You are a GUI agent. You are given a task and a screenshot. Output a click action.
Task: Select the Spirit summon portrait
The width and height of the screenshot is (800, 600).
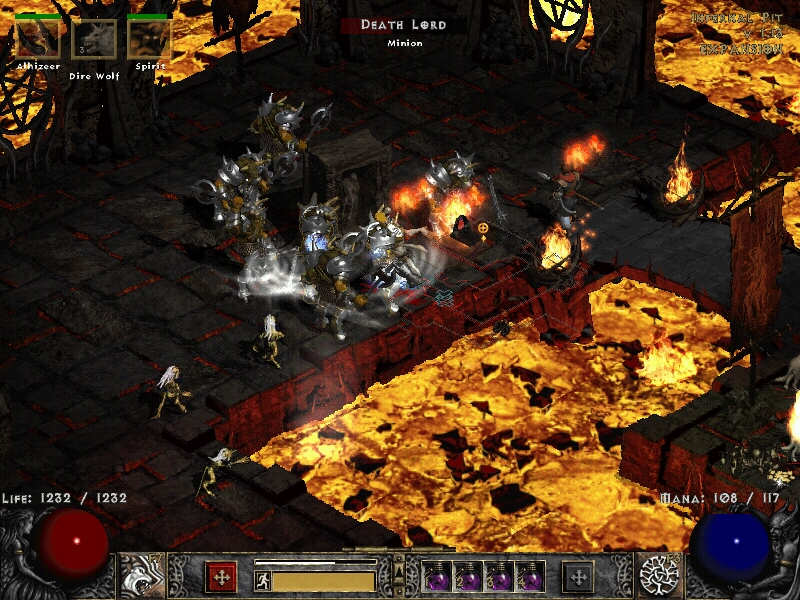point(149,39)
